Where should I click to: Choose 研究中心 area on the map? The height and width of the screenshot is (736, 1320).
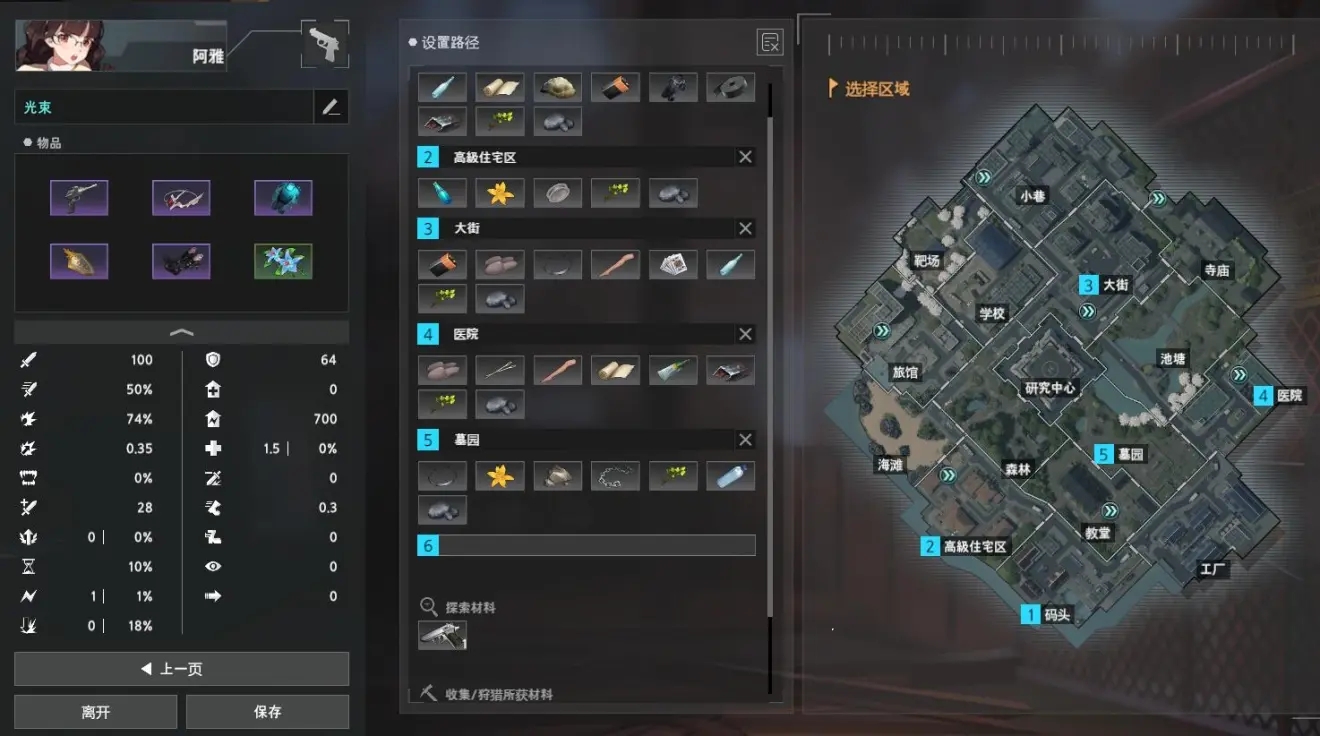pyautogui.click(x=1050, y=387)
